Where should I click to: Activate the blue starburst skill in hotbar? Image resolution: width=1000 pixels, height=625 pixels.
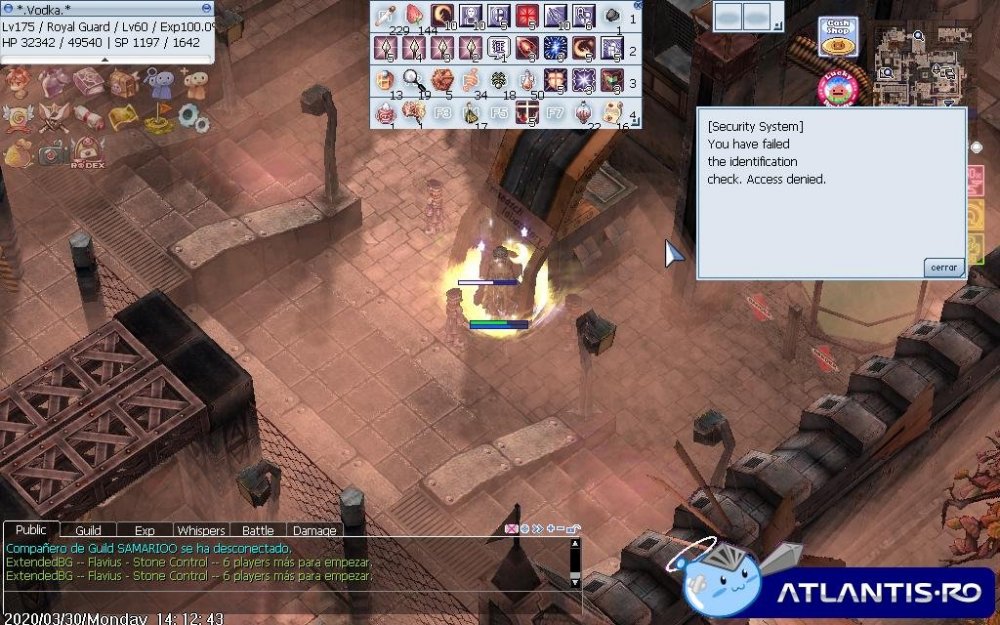(556, 48)
